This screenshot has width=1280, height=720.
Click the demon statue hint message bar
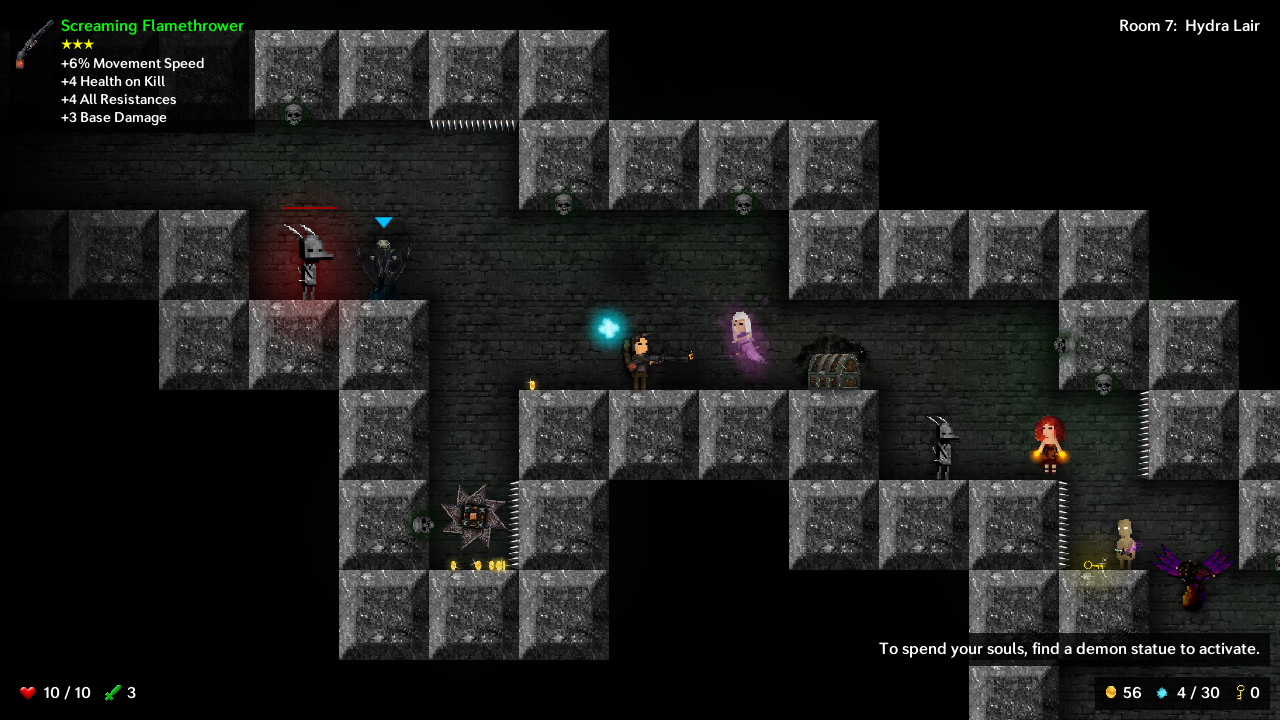tap(1068, 648)
